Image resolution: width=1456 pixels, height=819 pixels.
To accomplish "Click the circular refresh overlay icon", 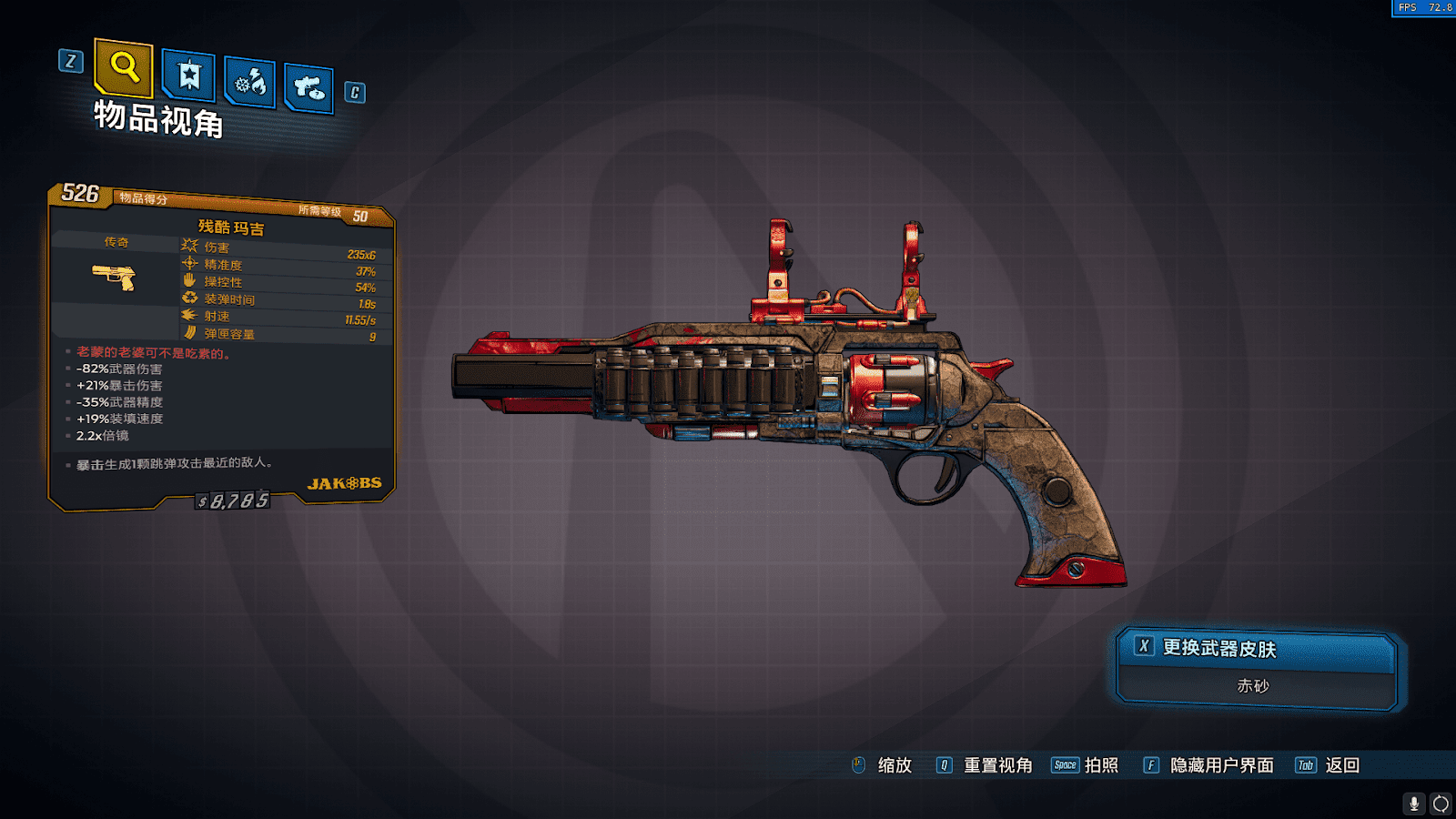I will [x=1441, y=804].
